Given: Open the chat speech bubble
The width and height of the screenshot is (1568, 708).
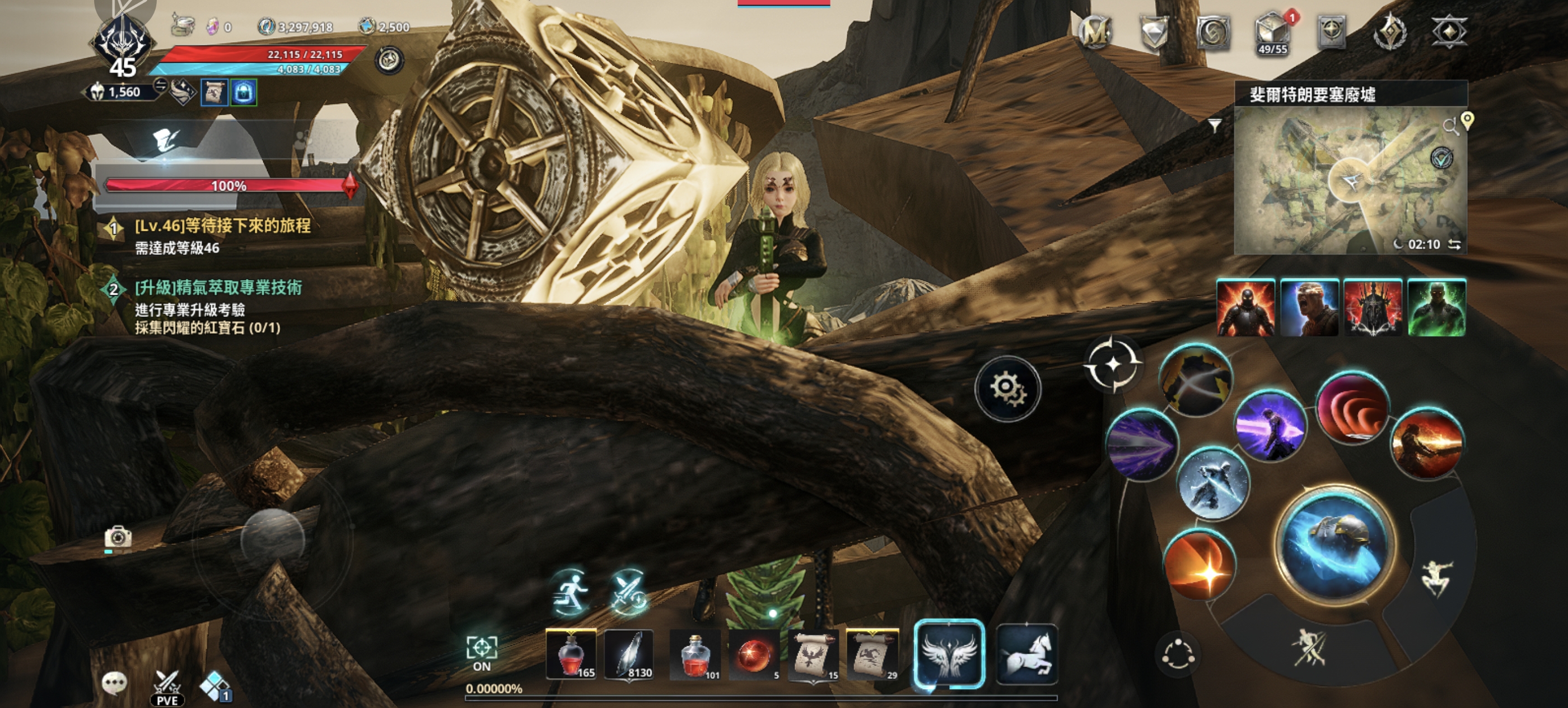Looking at the screenshot, I should pyautogui.click(x=114, y=683).
